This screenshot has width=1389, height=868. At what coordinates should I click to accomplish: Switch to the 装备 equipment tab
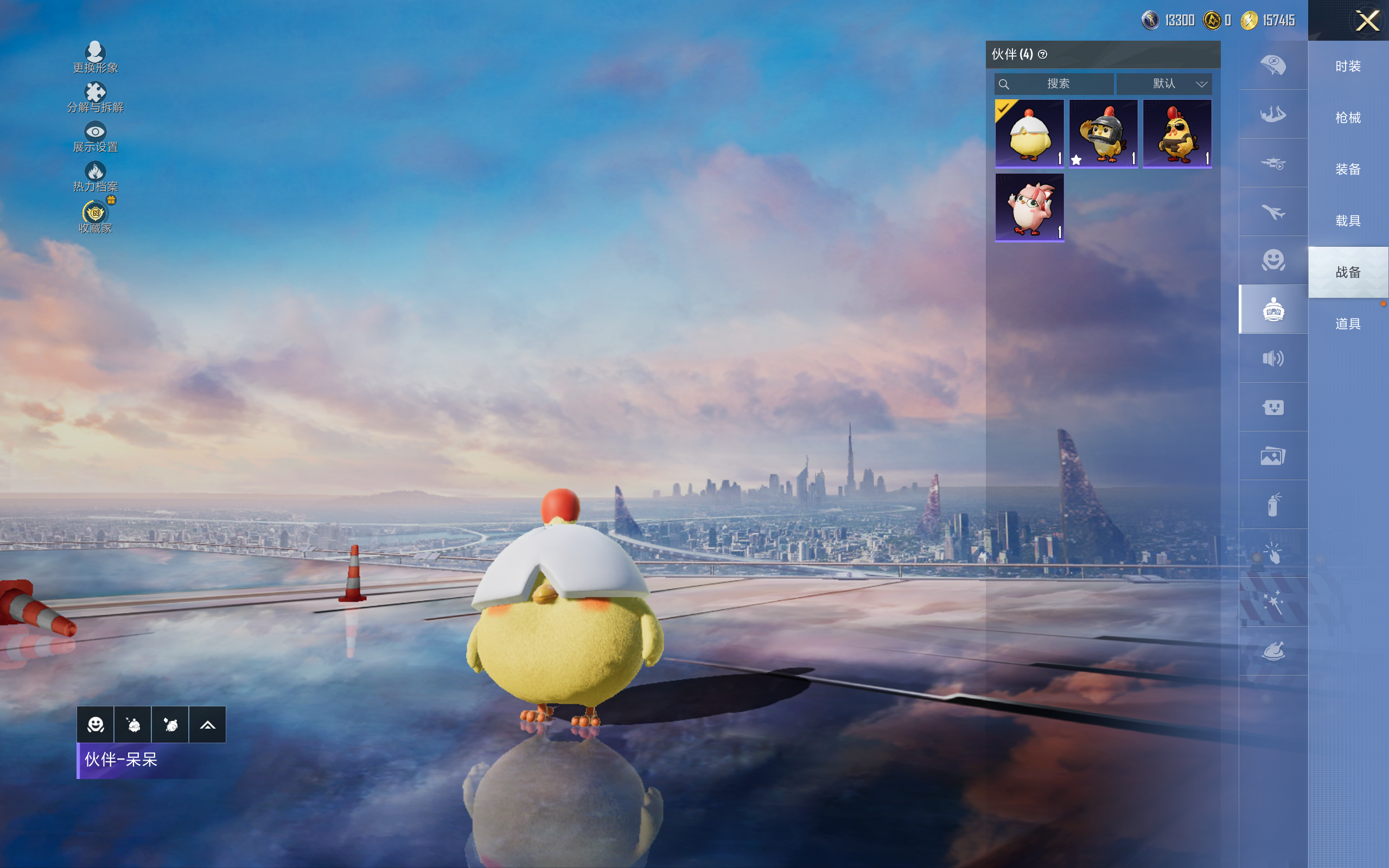tap(1348, 169)
